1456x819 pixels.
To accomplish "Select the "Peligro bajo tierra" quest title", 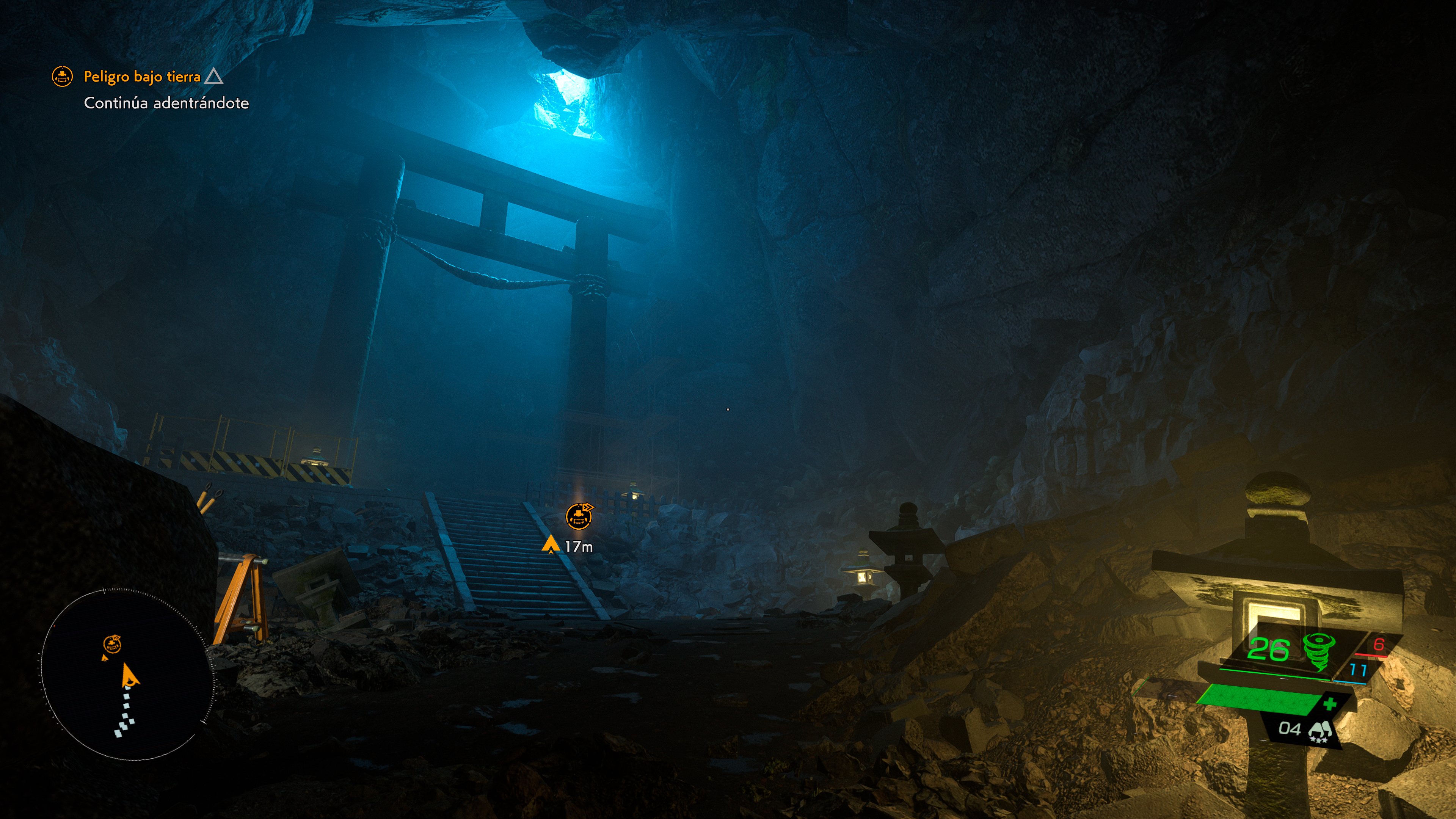I will tap(142, 76).
